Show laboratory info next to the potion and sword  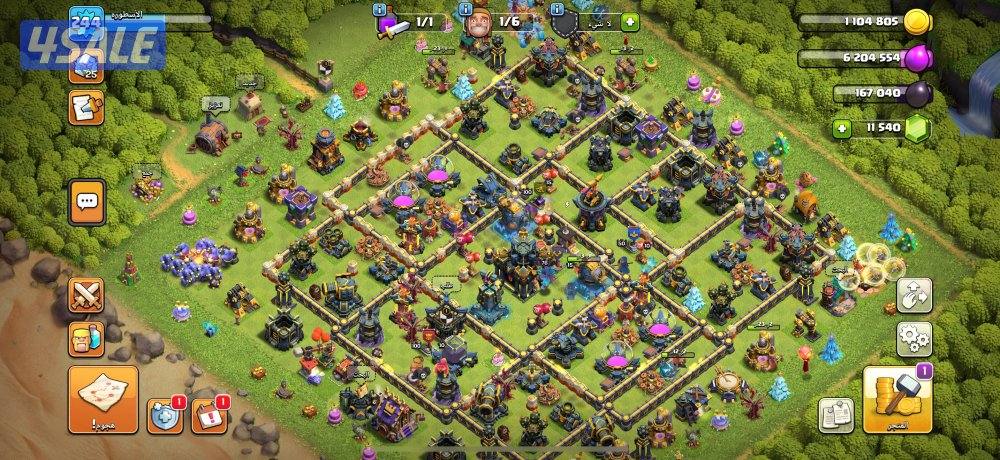(381, 9)
